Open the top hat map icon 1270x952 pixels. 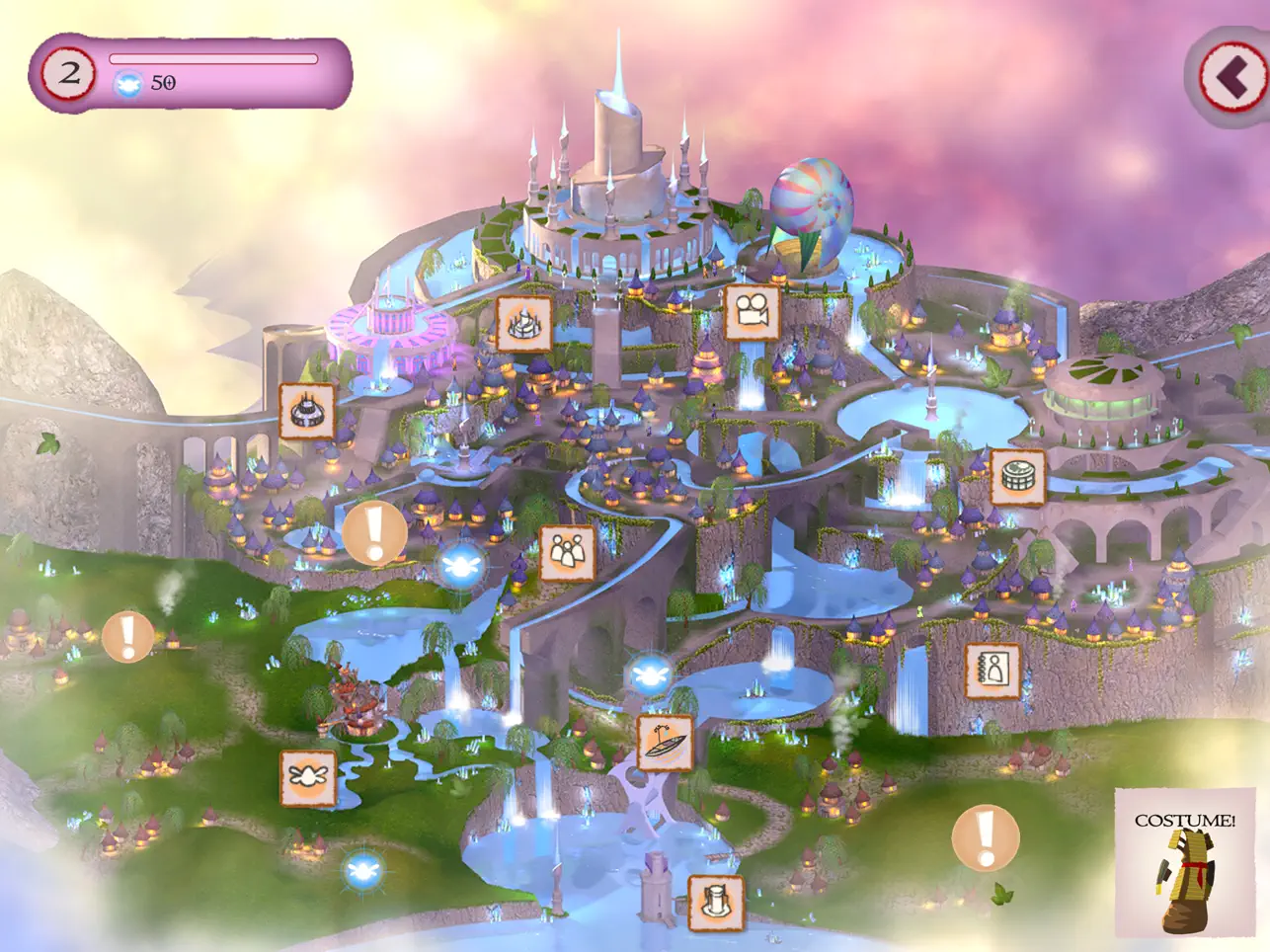click(x=716, y=903)
